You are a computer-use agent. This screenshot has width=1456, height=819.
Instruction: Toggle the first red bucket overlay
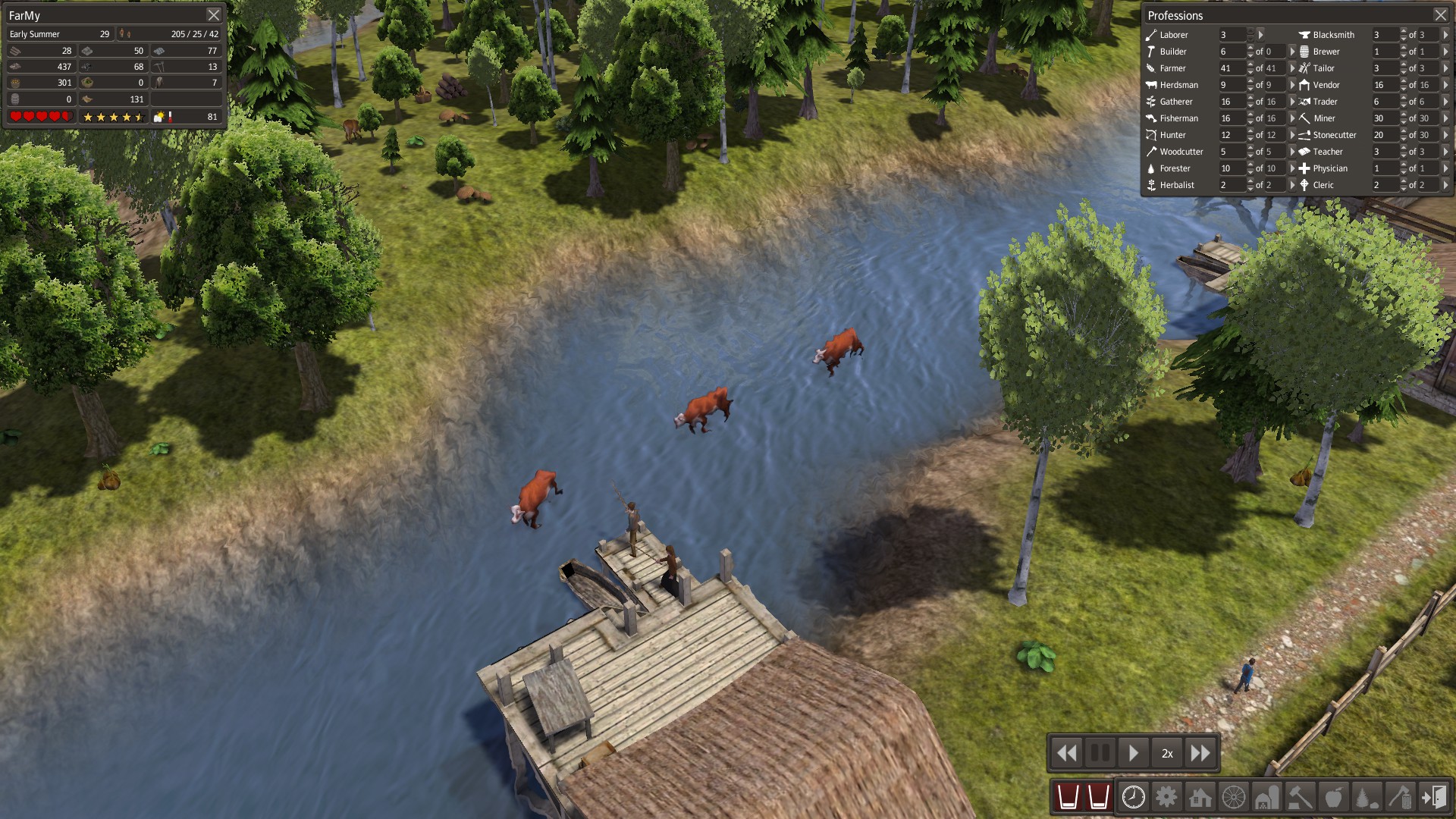tap(1068, 798)
